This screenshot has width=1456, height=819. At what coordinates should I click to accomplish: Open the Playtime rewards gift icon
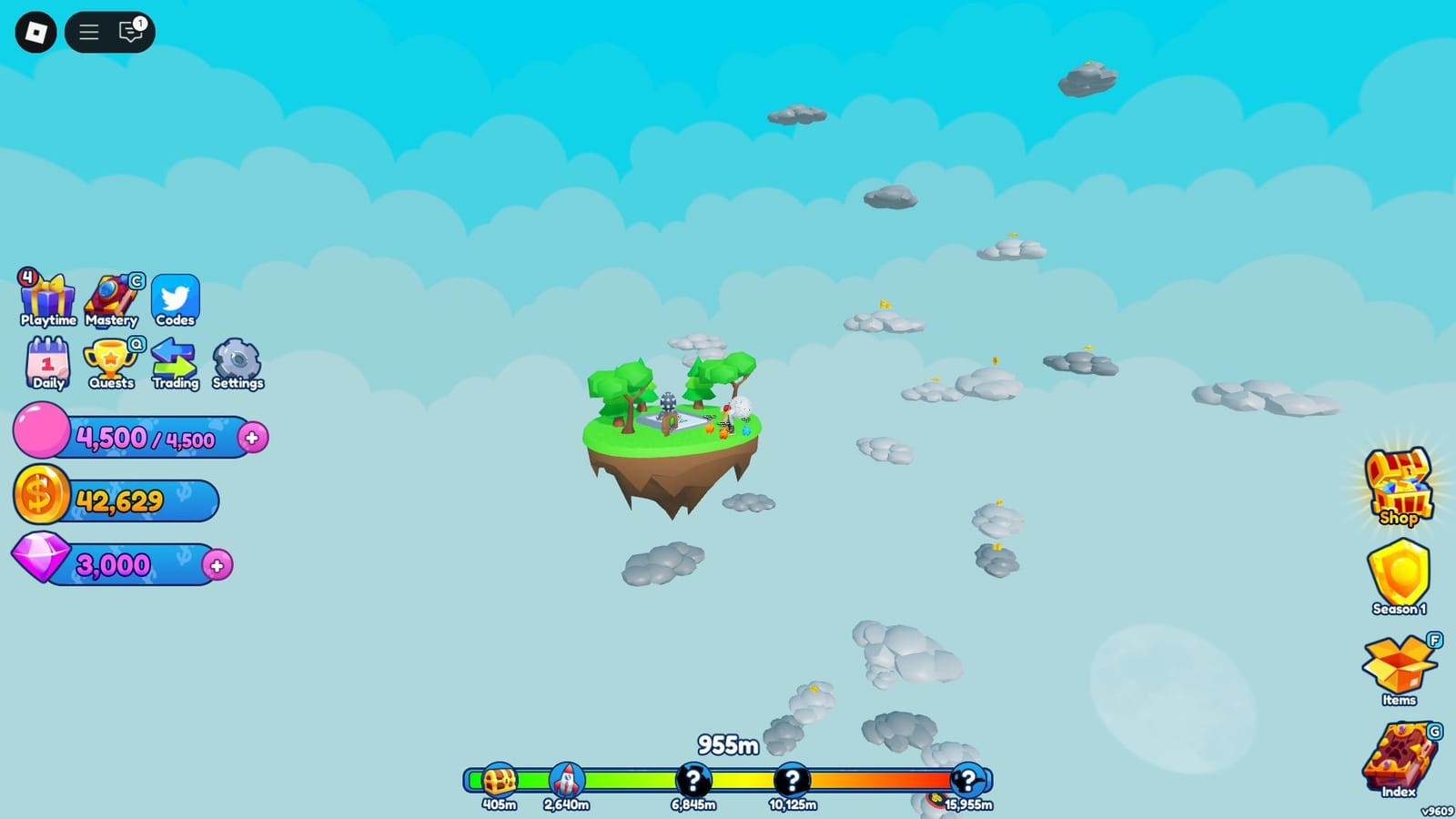tap(47, 296)
